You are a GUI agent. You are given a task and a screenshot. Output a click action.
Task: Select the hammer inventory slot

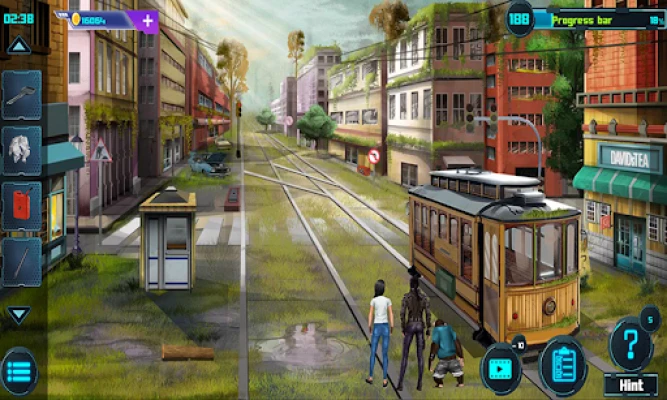[x=22, y=95]
